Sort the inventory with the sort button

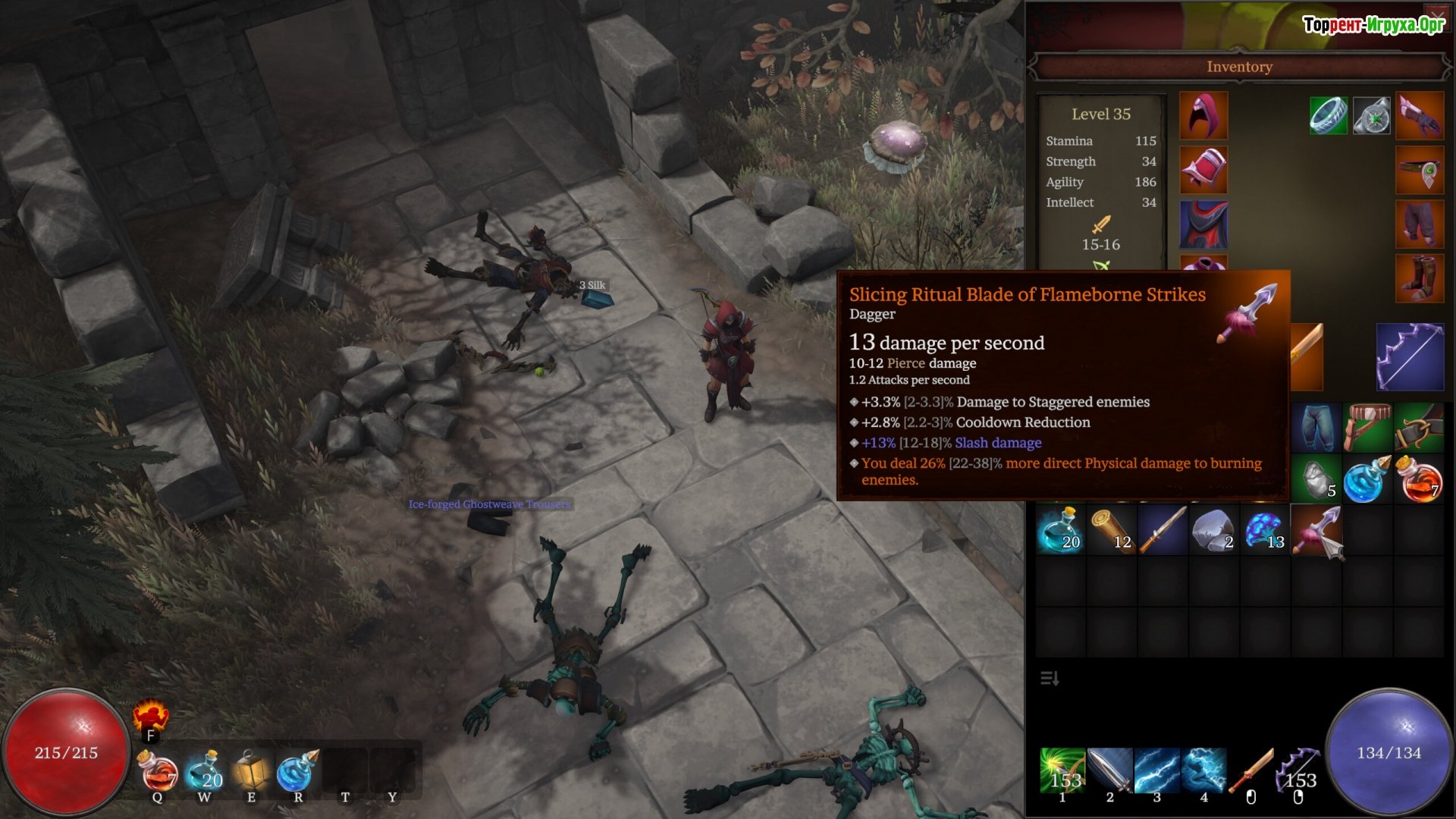click(1050, 678)
